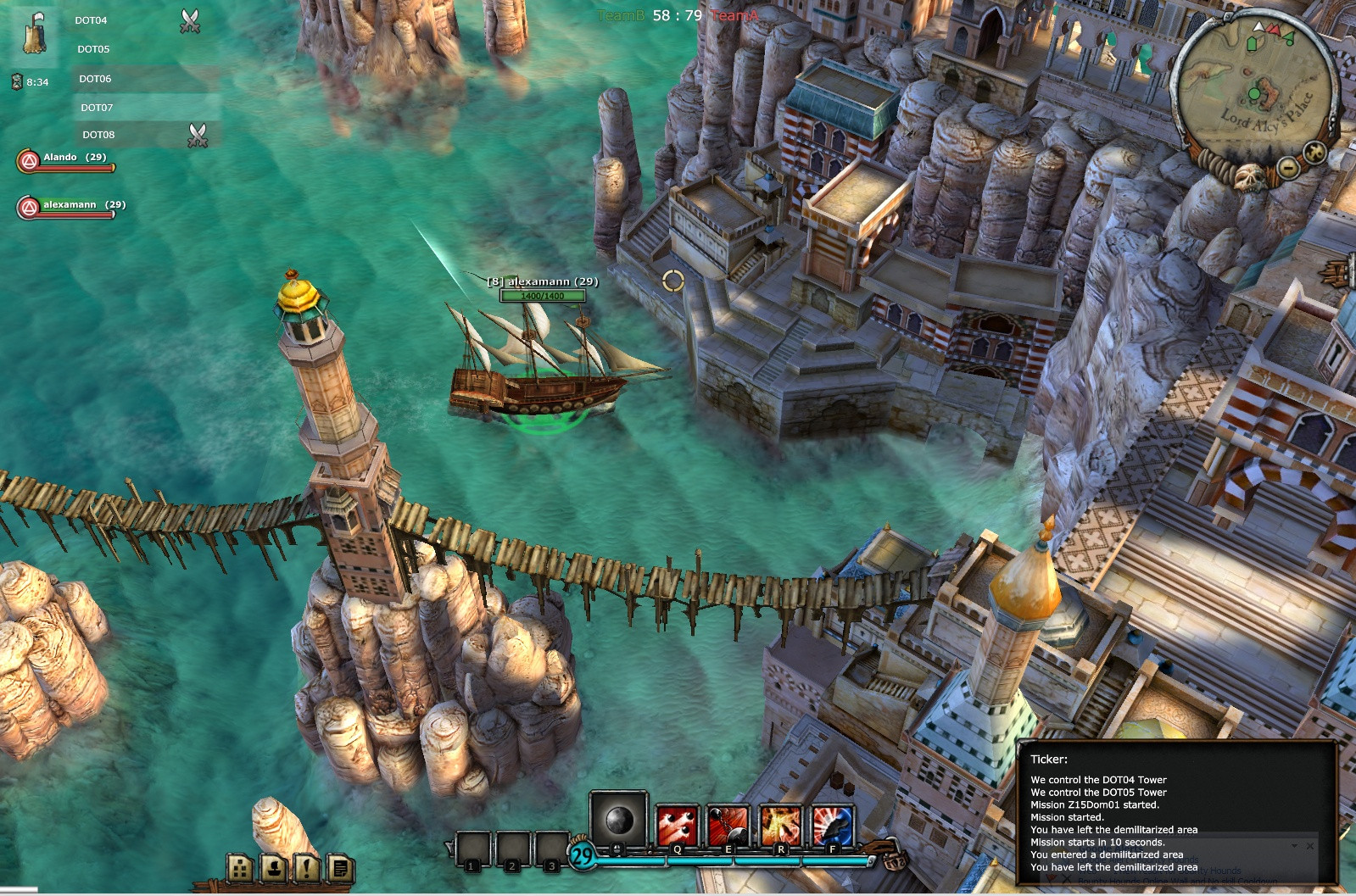This screenshot has width=1356, height=896.
Task: Select party member alexamann in the party list
Action: [70, 207]
